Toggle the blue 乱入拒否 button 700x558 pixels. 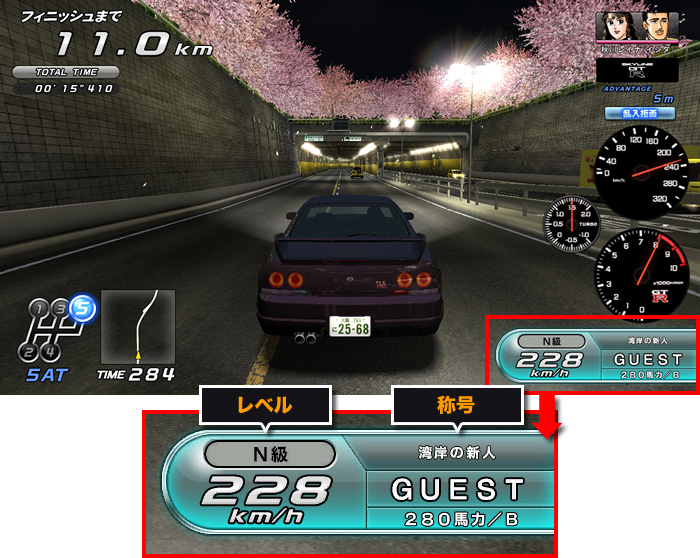(641, 114)
